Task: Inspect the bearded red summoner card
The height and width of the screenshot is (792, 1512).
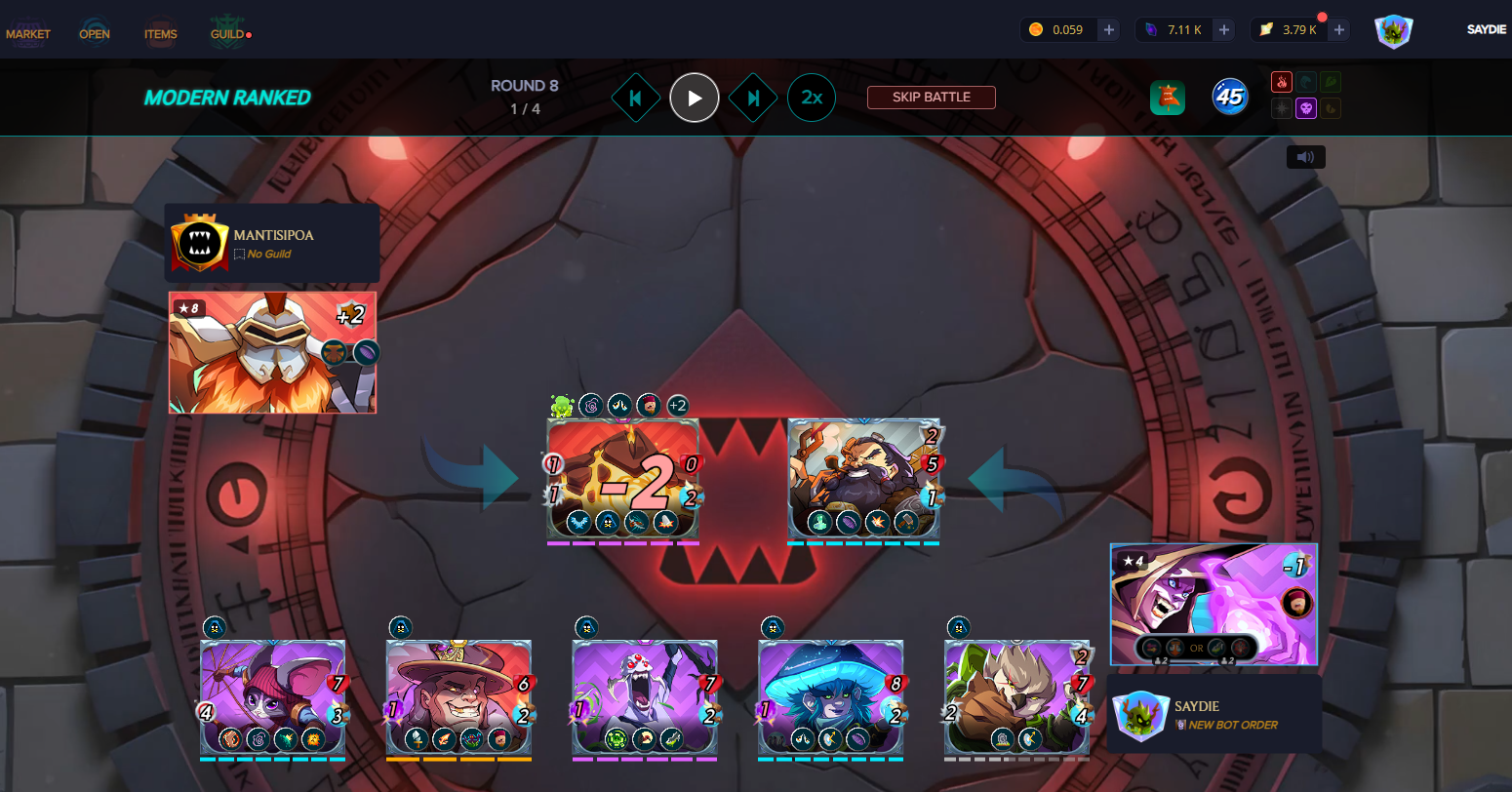Action: pos(272,352)
